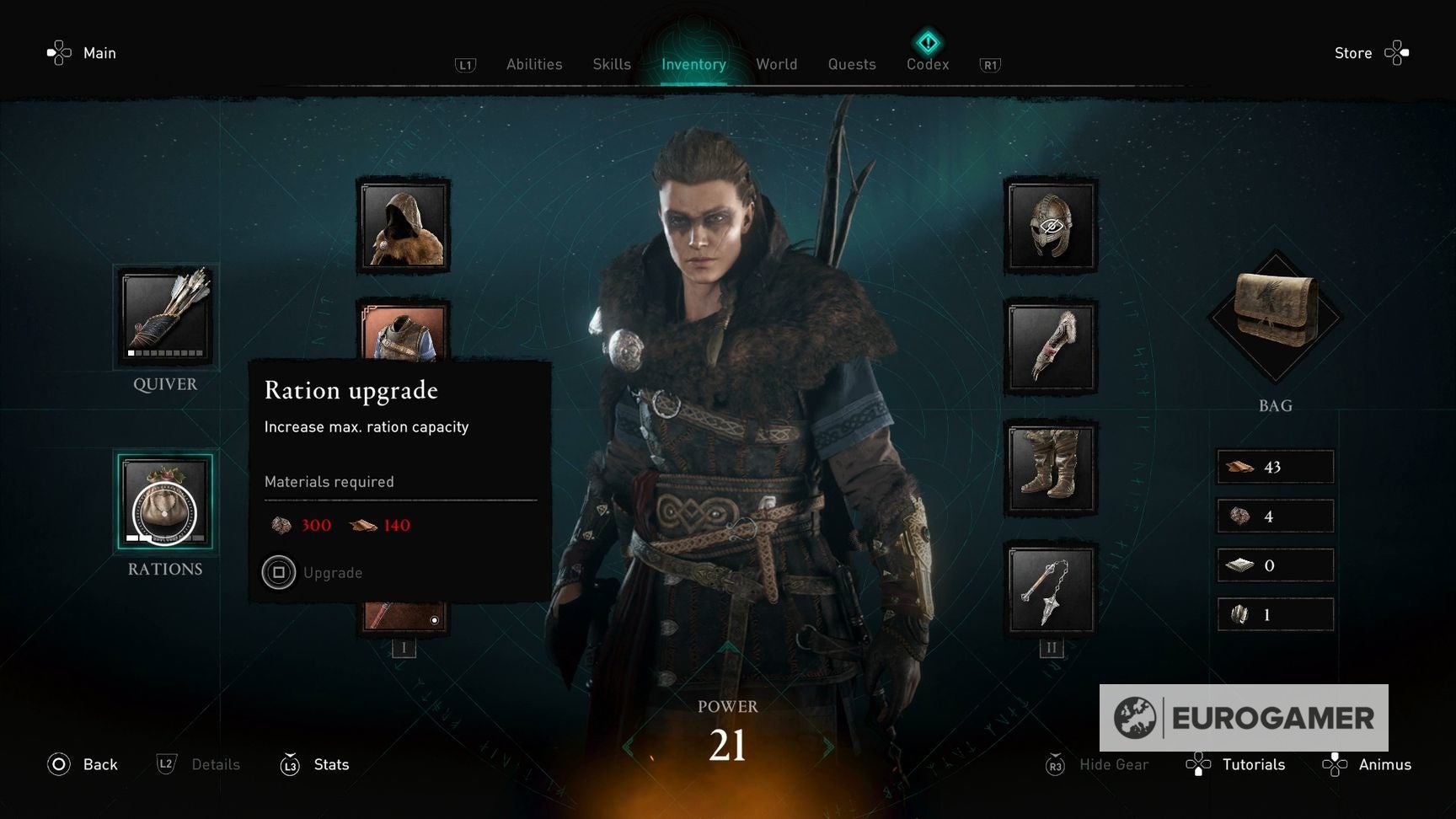
Task: Select the flail weapon slot
Action: tap(1052, 590)
